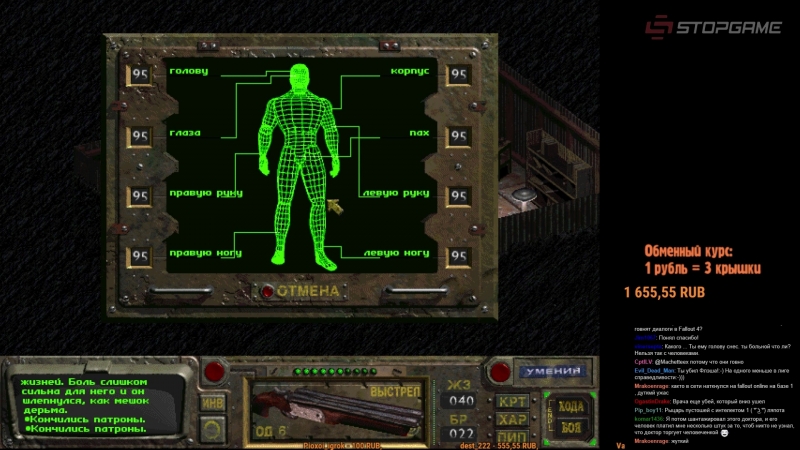Open the Pip-Boy with ПИП button
This screenshot has height=450, width=800.
(513, 436)
